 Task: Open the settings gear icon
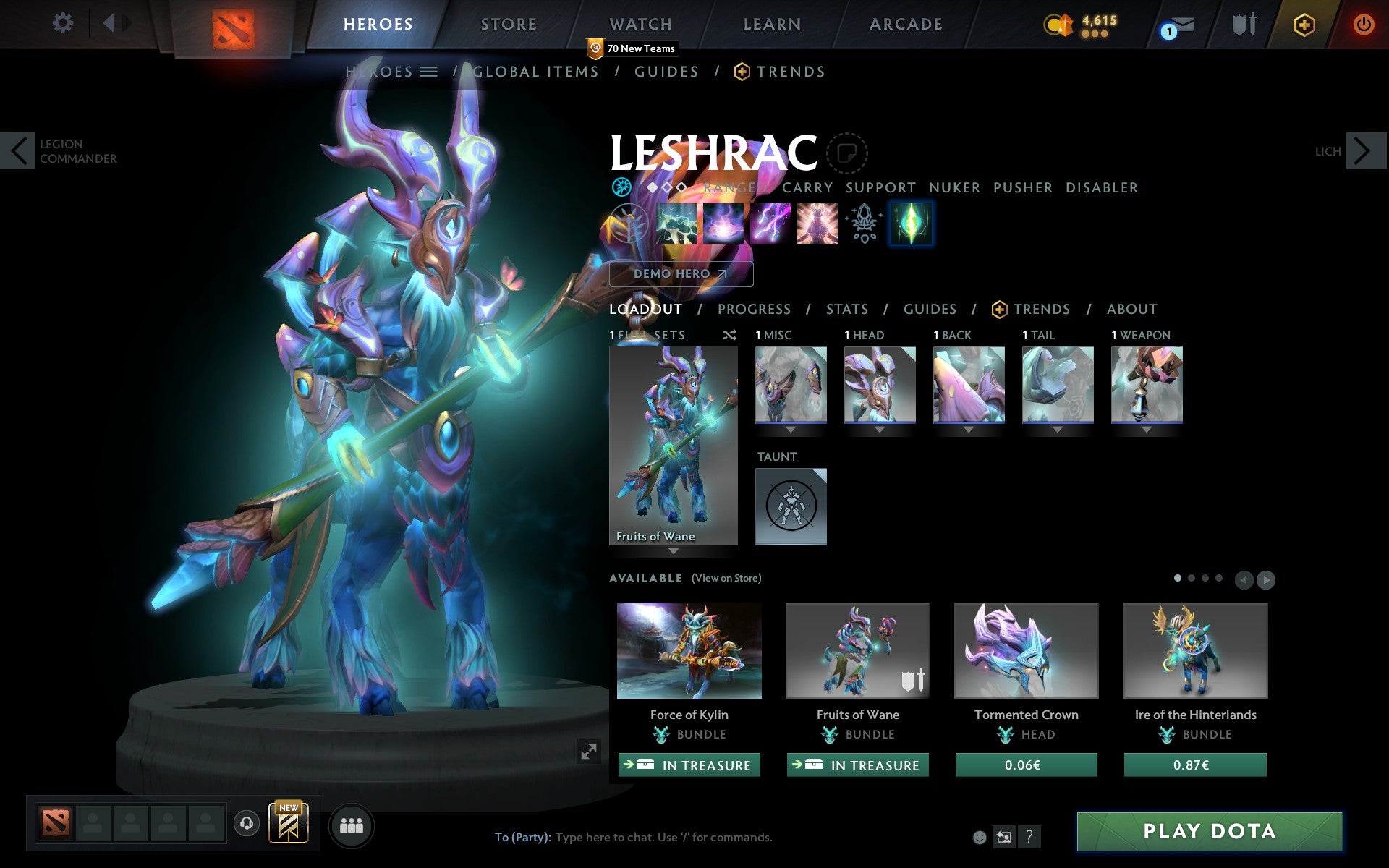64,22
